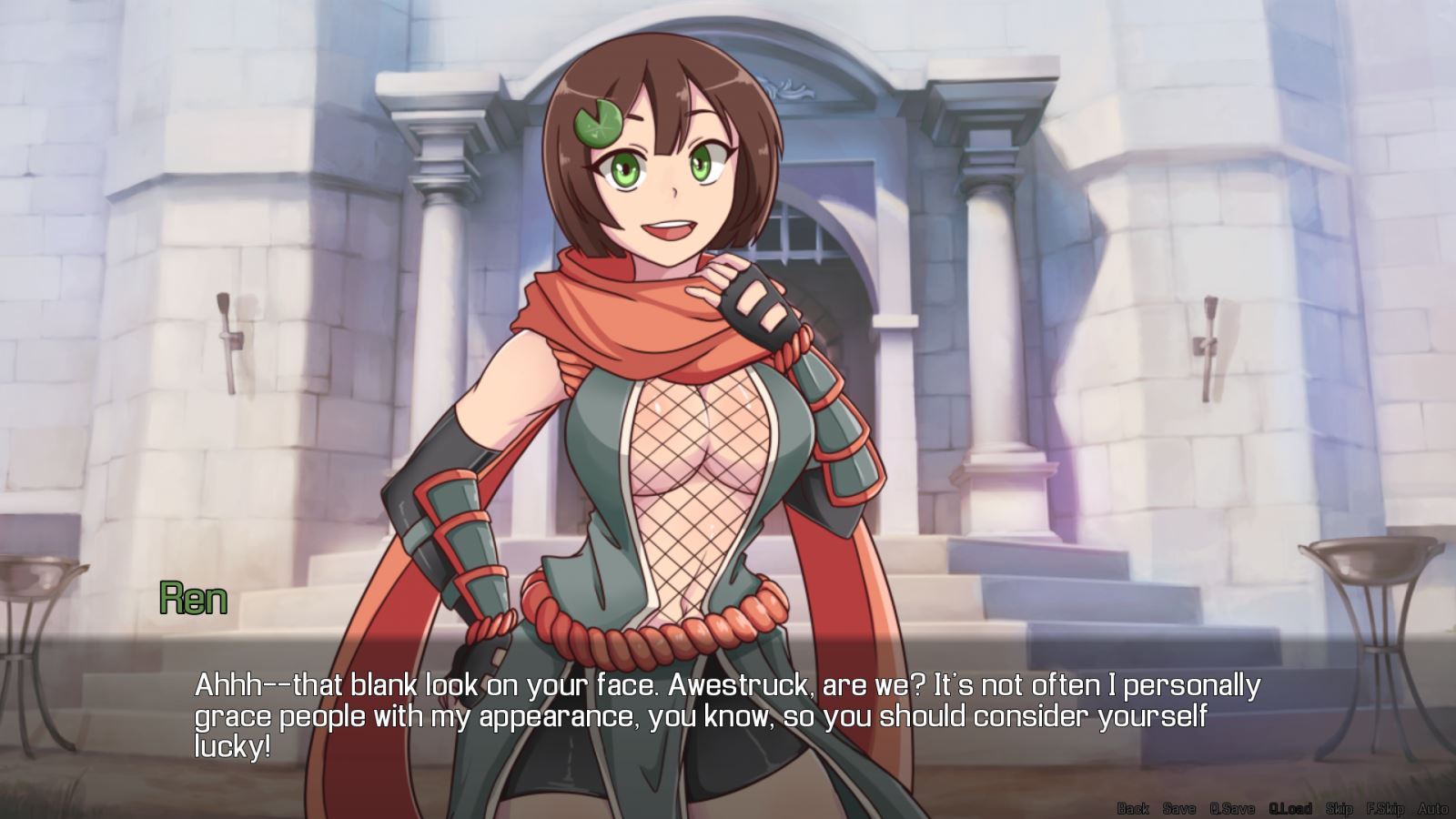The image size is (1456, 819).
Task: Toggle Auto dialogue advance
Action: coord(1433,808)
